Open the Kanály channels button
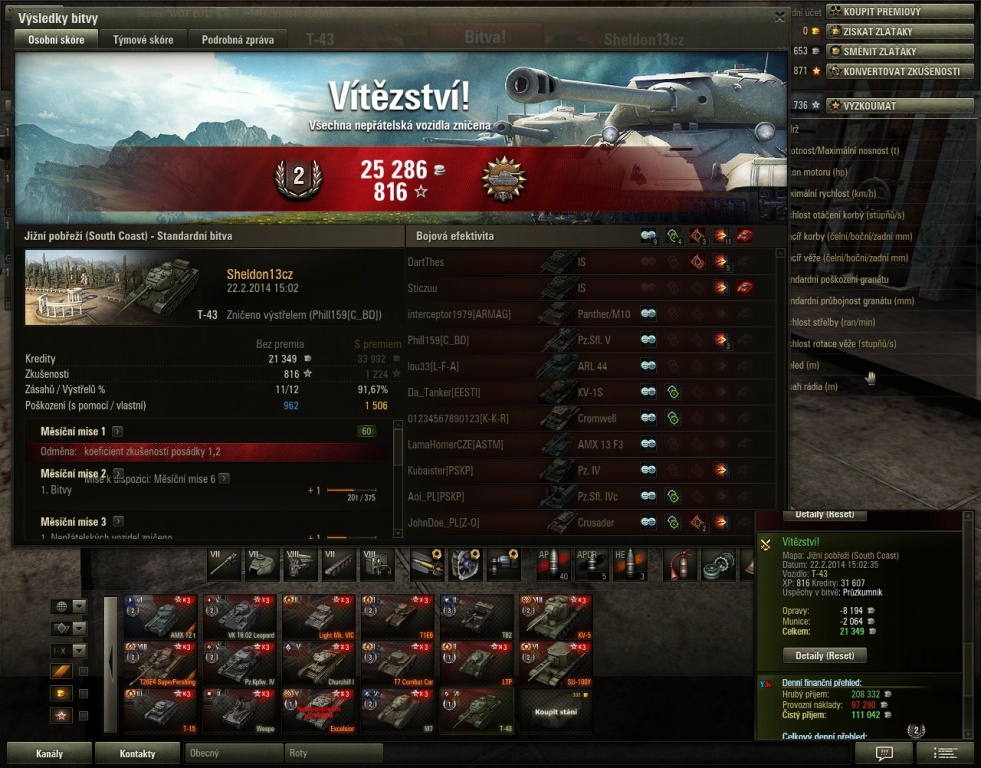981x768 pixels. click(50, 753)
